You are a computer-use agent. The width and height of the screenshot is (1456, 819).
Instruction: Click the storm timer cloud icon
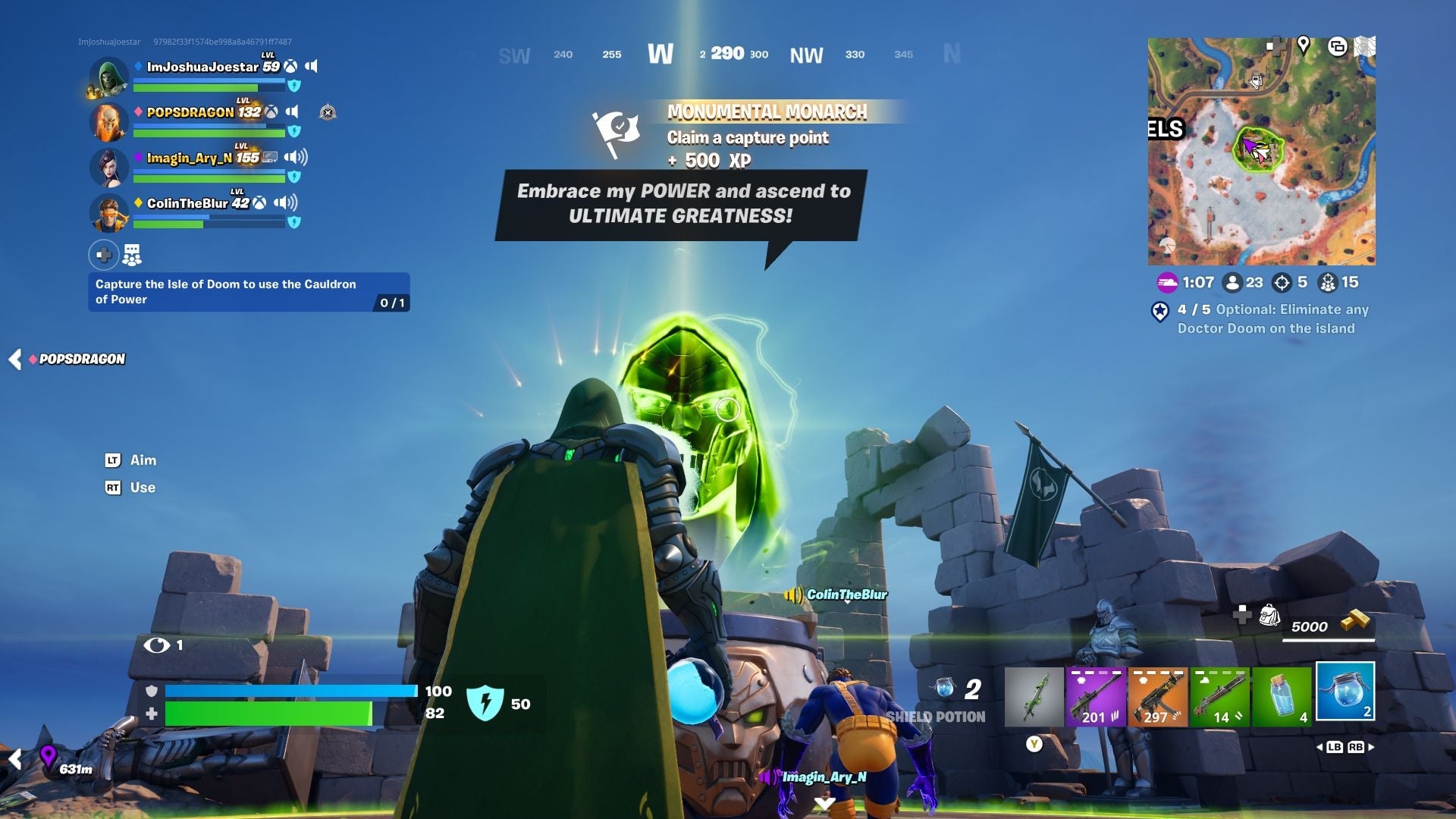click(1169, 282)
